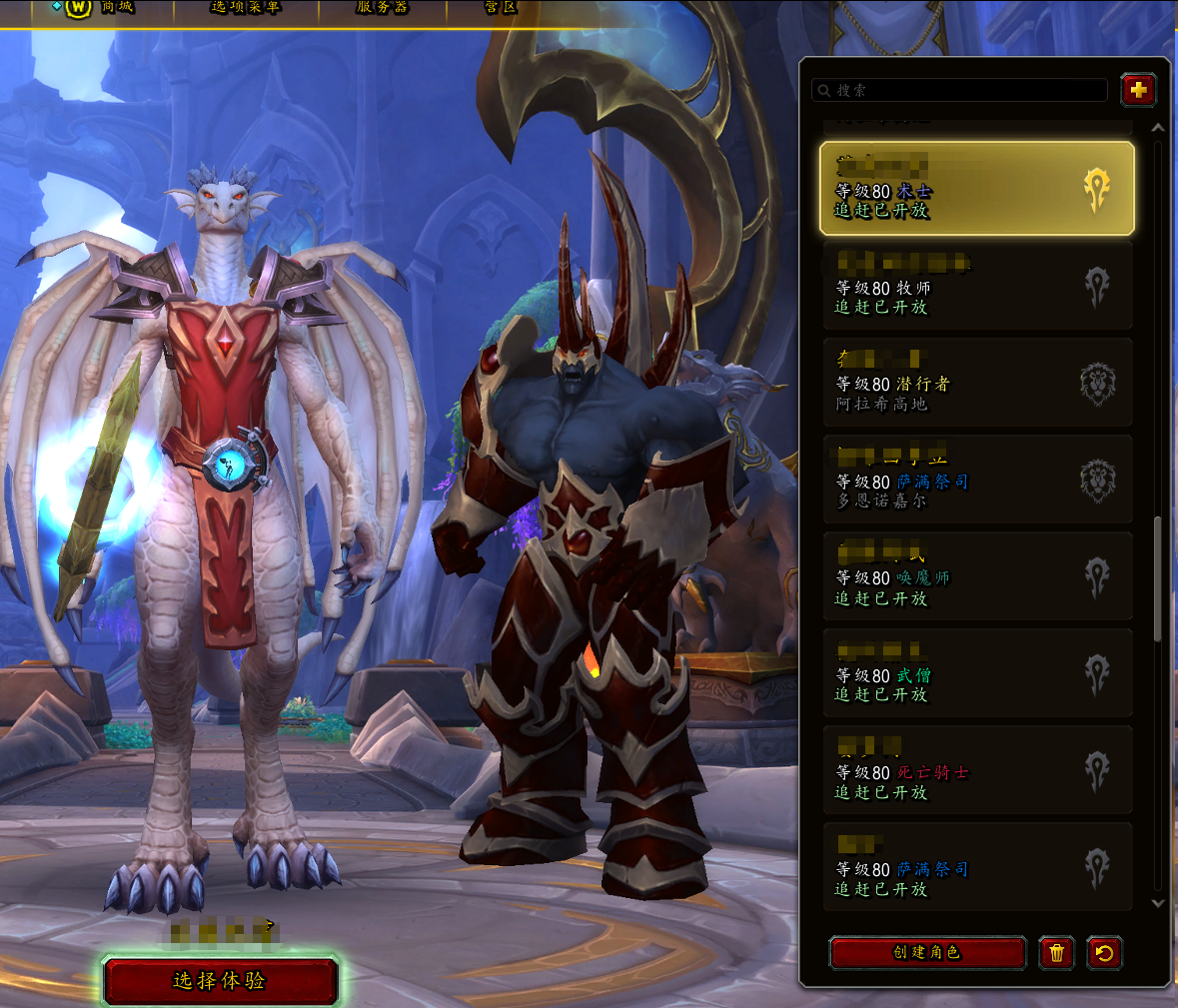
Task: Click the character list scroll-up arrow
Action: tap(1158, 128)
